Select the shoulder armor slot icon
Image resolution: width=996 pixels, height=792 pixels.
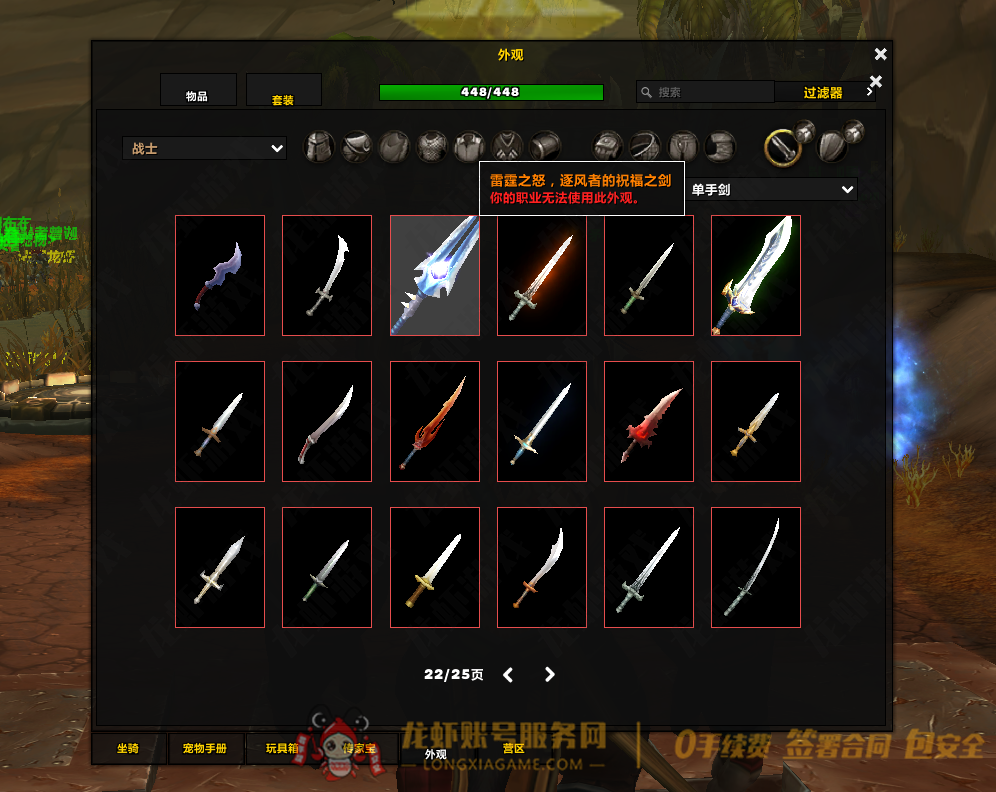pos(357,147)
